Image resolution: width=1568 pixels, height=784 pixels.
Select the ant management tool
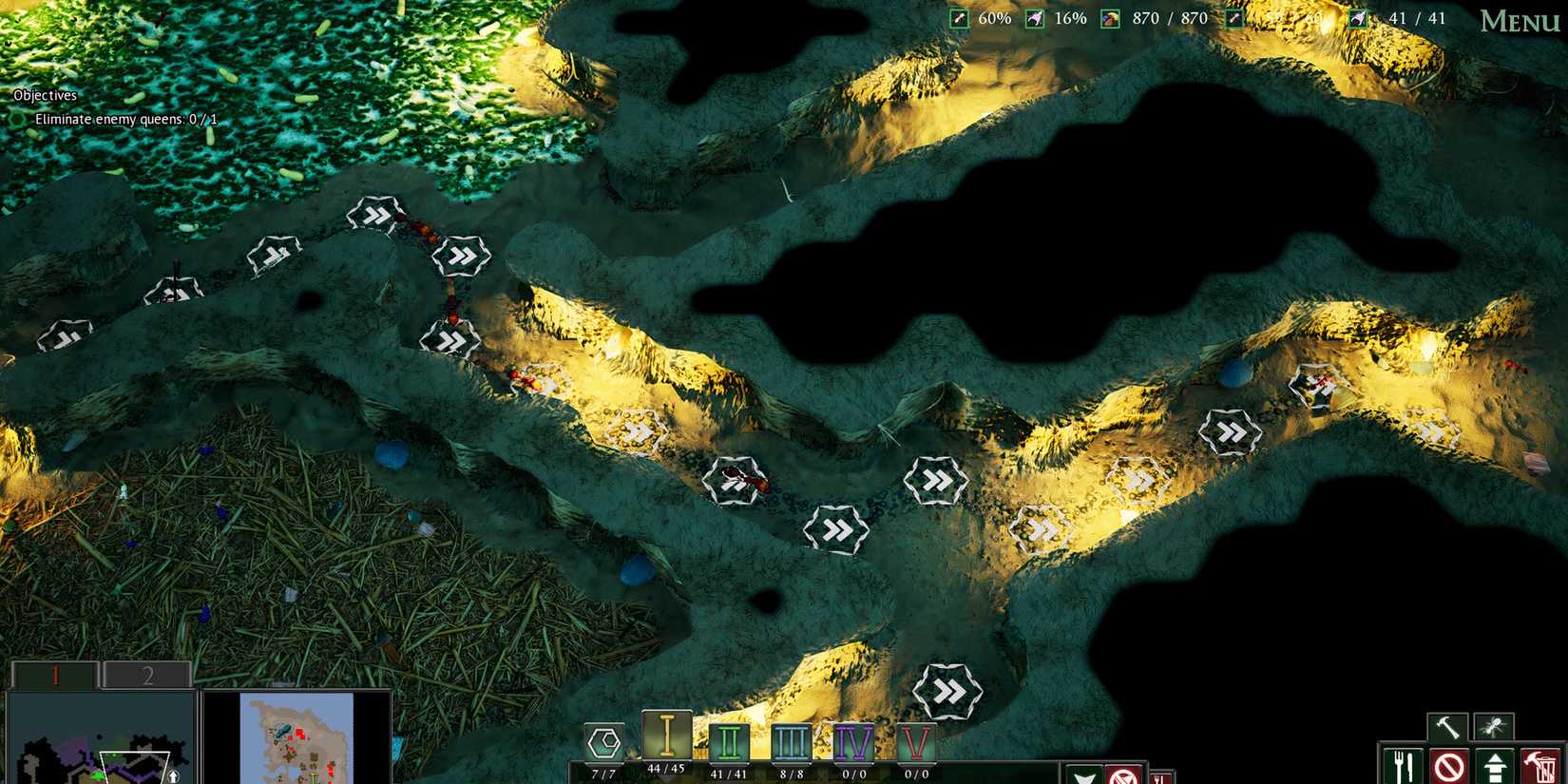(1494, 727)
